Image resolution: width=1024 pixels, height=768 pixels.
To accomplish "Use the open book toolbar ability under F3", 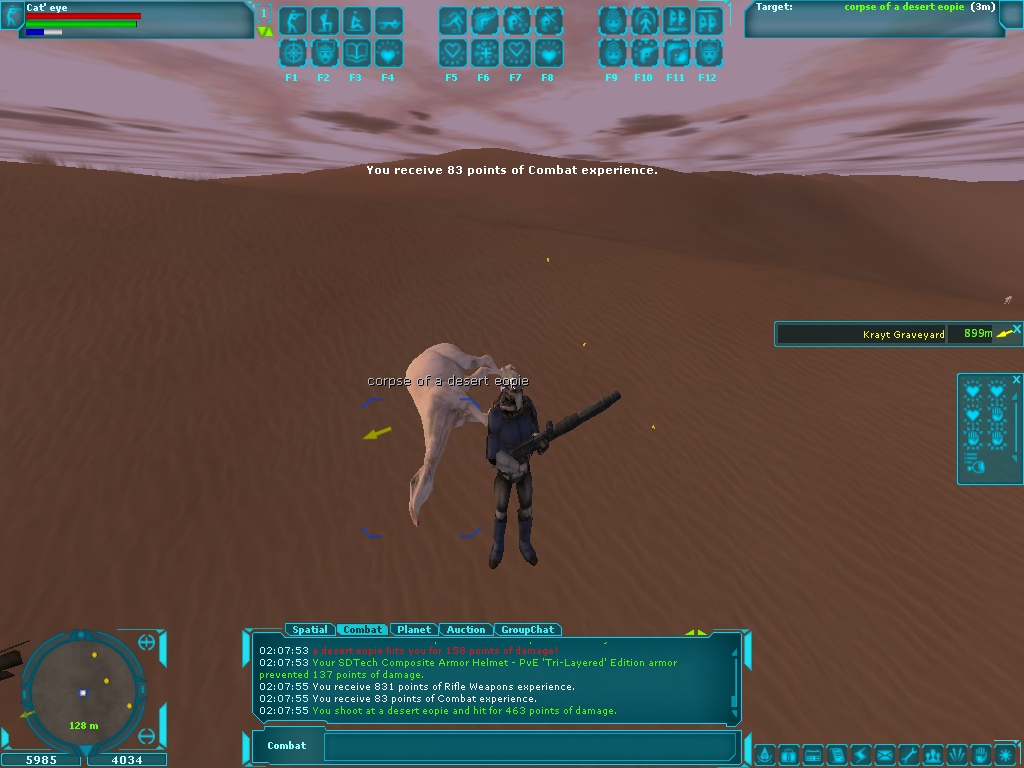I will [x=357, y=53].
